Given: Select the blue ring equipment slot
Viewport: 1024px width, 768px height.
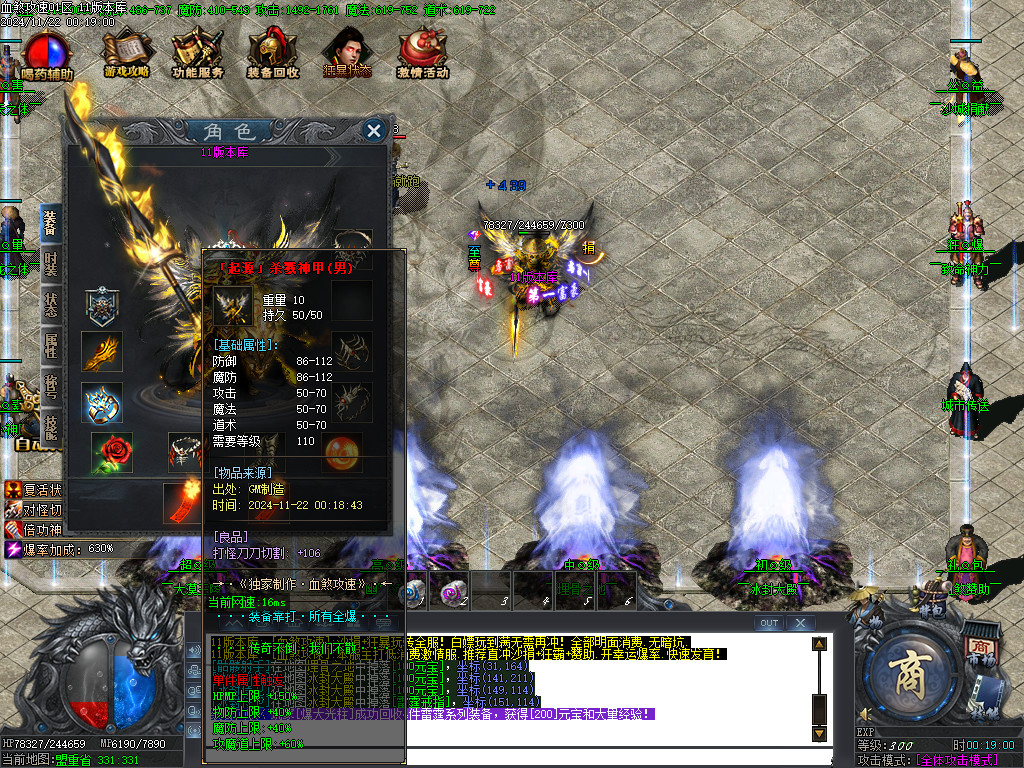Looking at the screenshot, I should coord(102,402).
